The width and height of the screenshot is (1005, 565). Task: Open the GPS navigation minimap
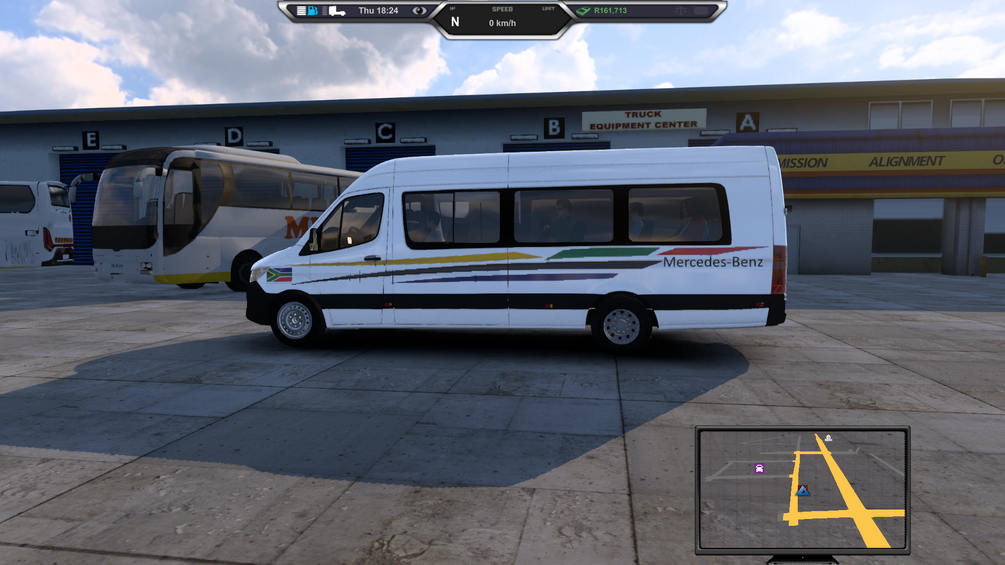802,489
